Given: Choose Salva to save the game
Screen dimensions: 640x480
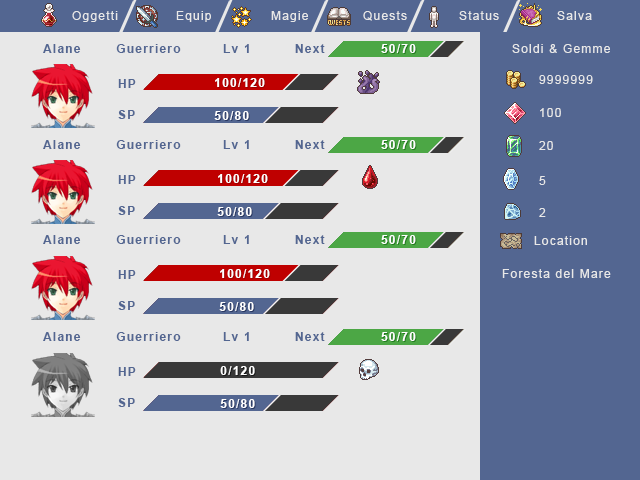Looking at the screenshot, I should (x=560, y=16).
